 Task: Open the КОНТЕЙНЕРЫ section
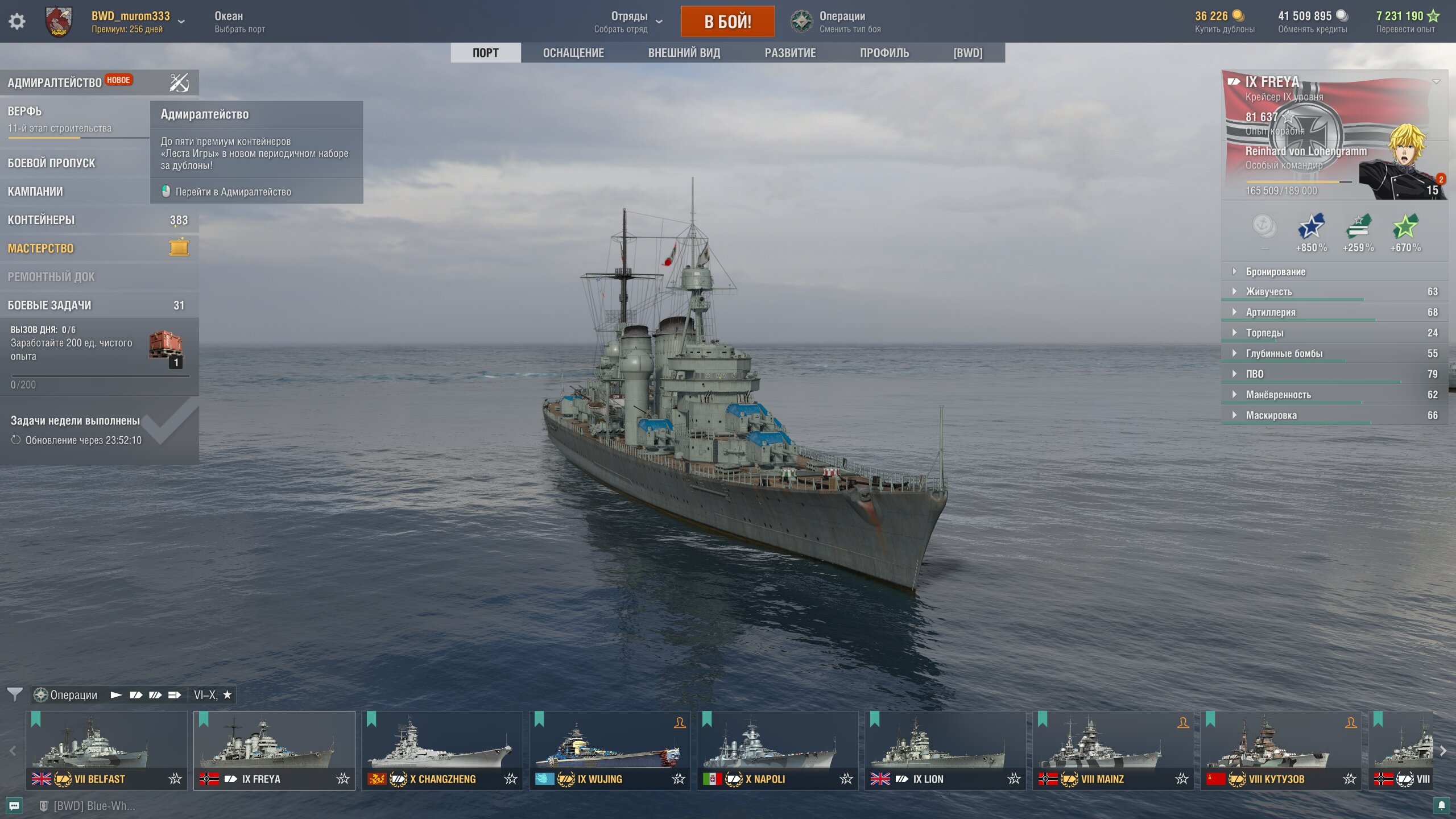41,220
